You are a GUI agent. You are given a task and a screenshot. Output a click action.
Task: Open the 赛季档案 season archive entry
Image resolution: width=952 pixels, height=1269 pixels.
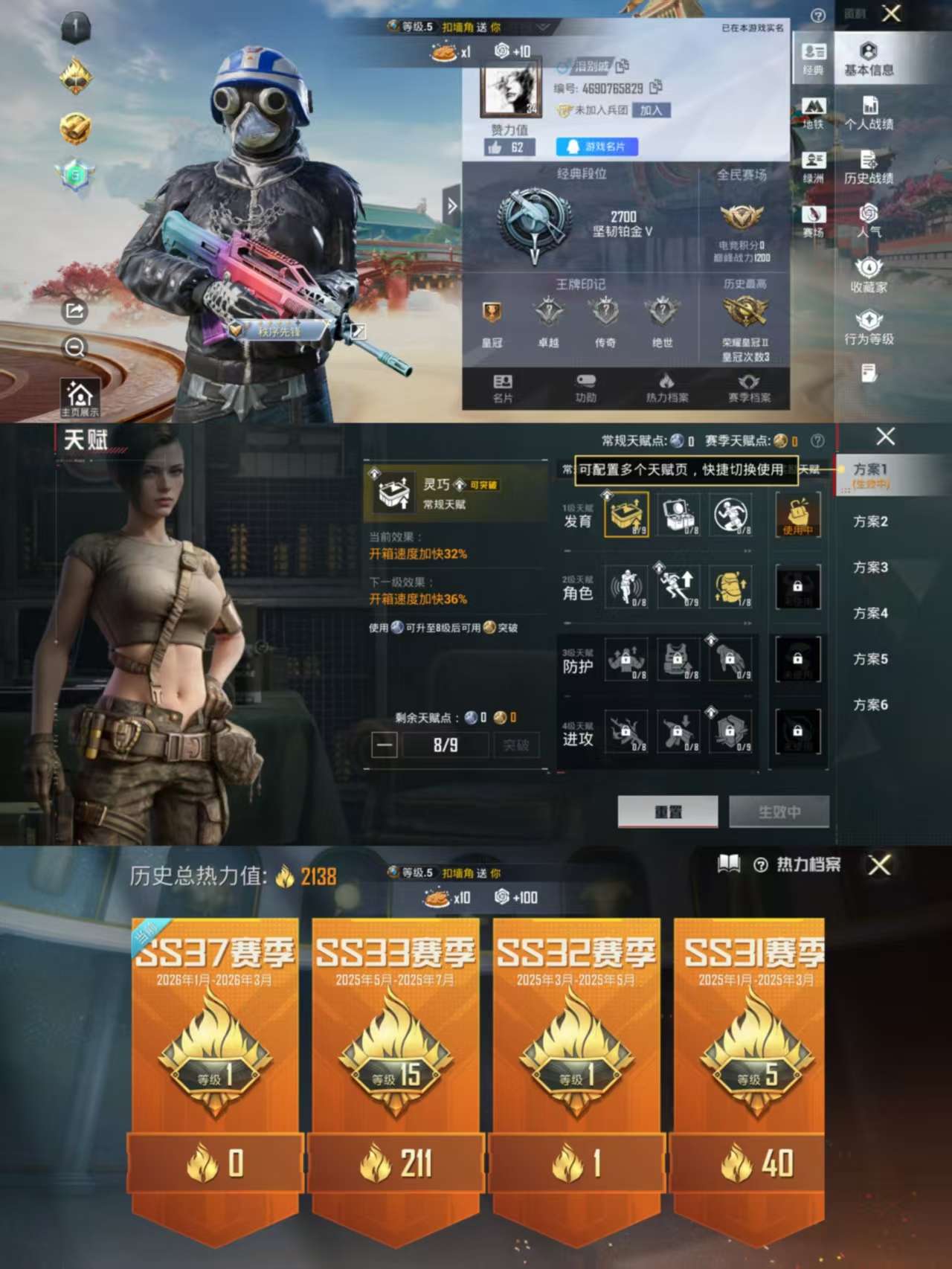tap(749, 388)
